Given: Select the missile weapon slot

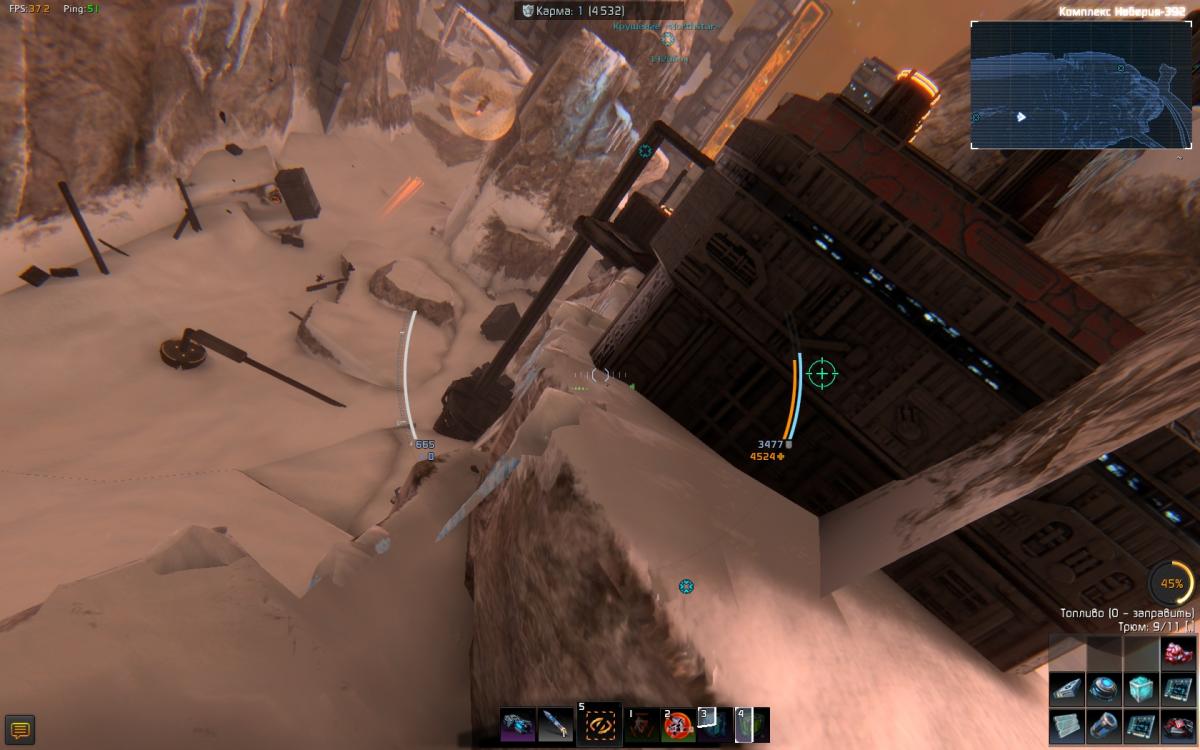Looking at the screenshot, I should (557, 724).
